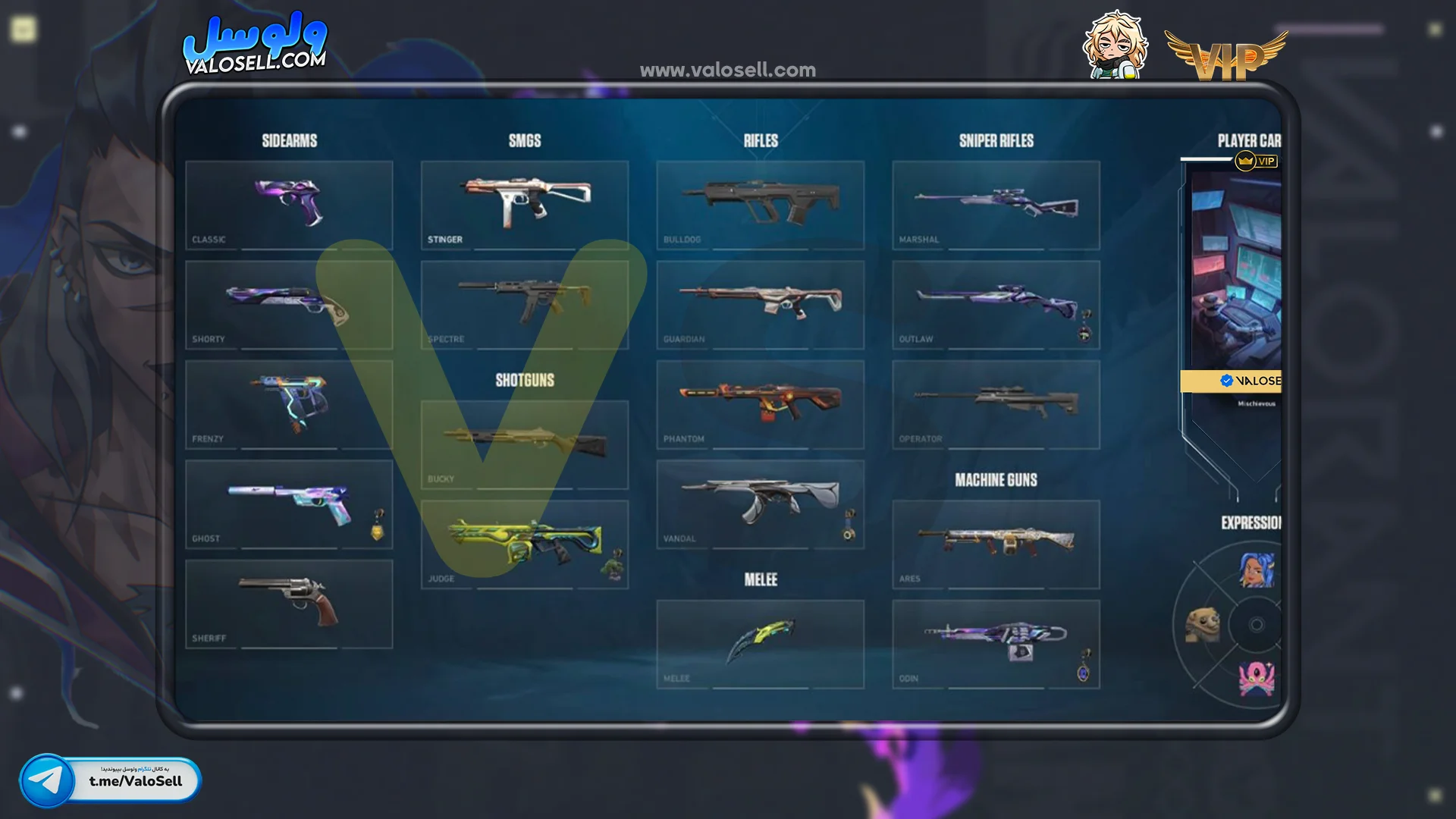Choose the Vandal rifle slot
The height and width of the screenshot is (819, 1456).
(x=761, y=504)
